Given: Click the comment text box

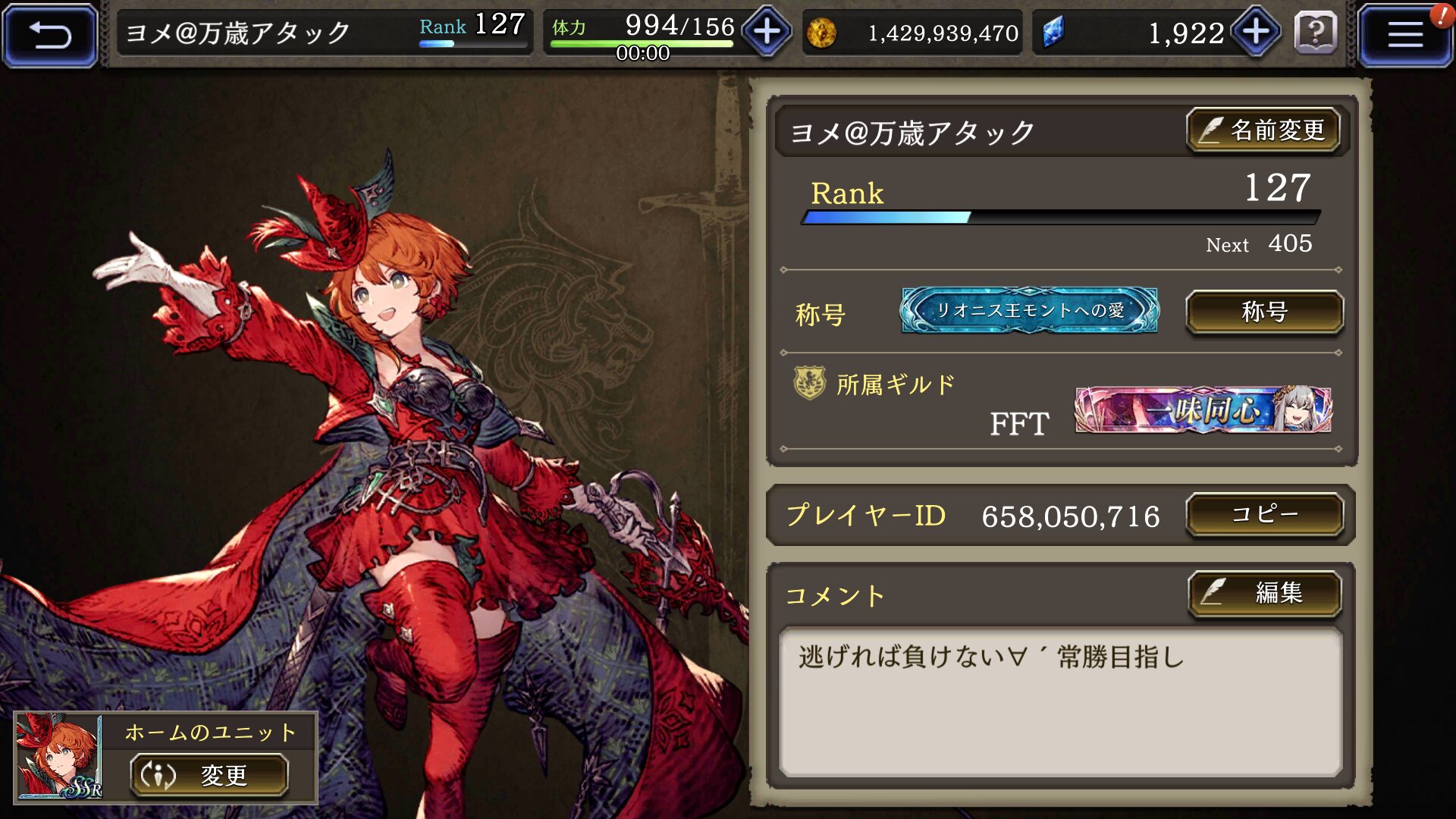Looking at the screenshot, I should click(1060, 701).
